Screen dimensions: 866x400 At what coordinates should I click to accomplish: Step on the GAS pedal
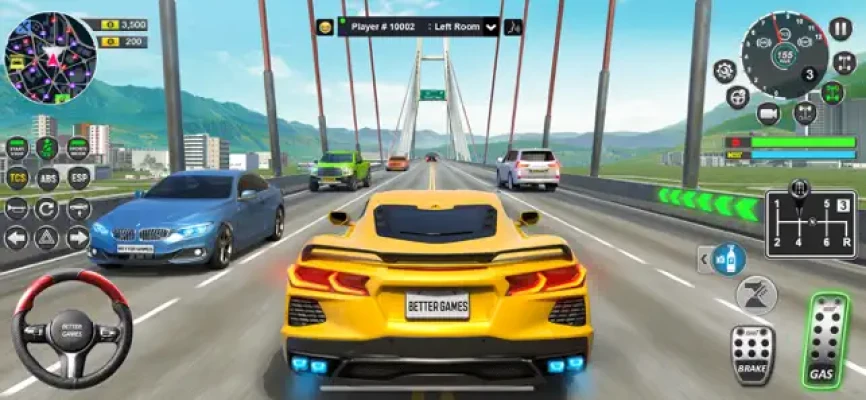tap(828, 342)
